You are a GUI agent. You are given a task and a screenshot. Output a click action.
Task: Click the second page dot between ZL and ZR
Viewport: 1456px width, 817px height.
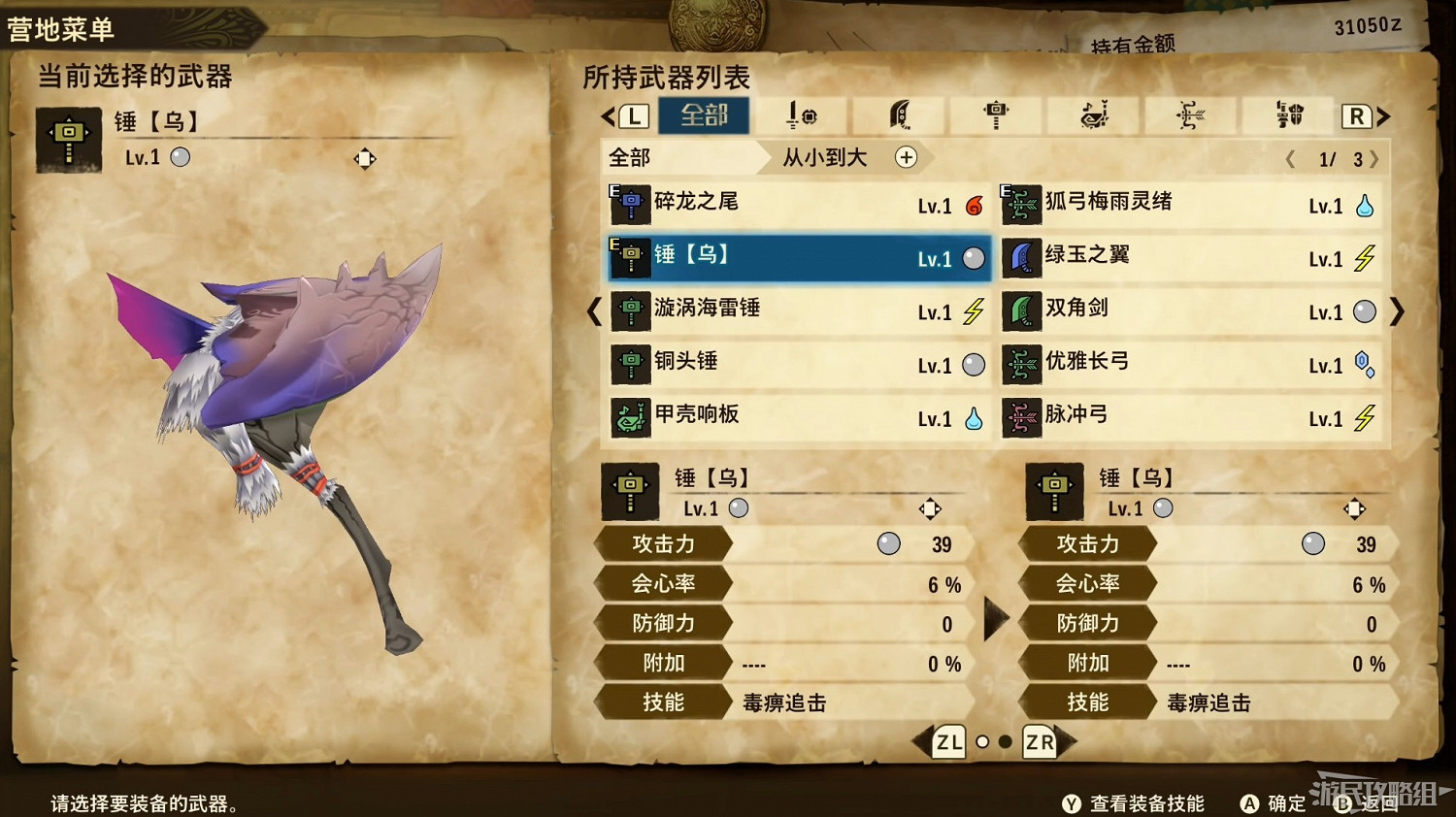click(1004, 742)
